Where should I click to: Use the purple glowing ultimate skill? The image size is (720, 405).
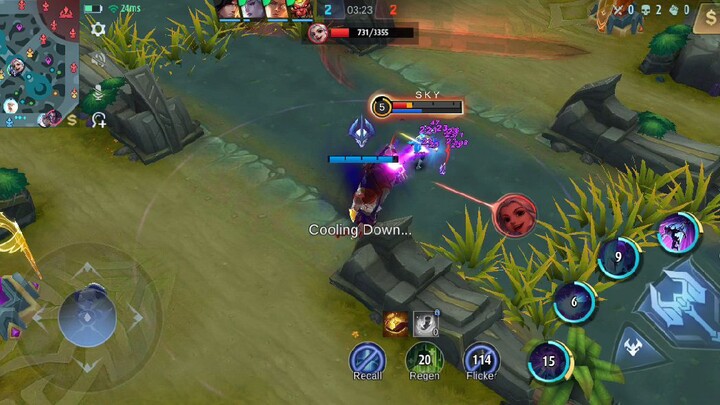pyautogui.click(x=677, y=233)
